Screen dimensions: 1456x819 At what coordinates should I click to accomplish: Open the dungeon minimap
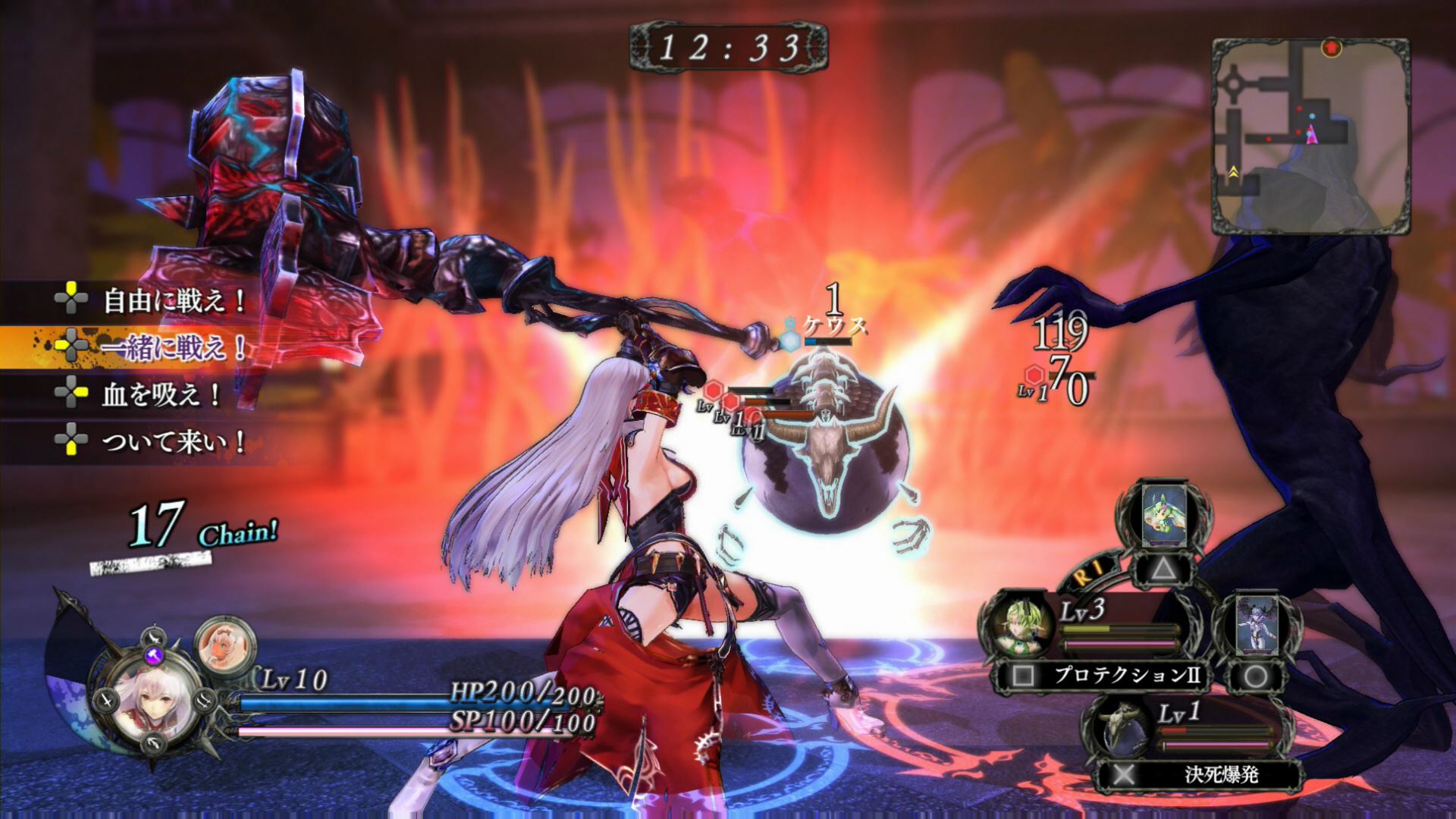[1310, 135]
